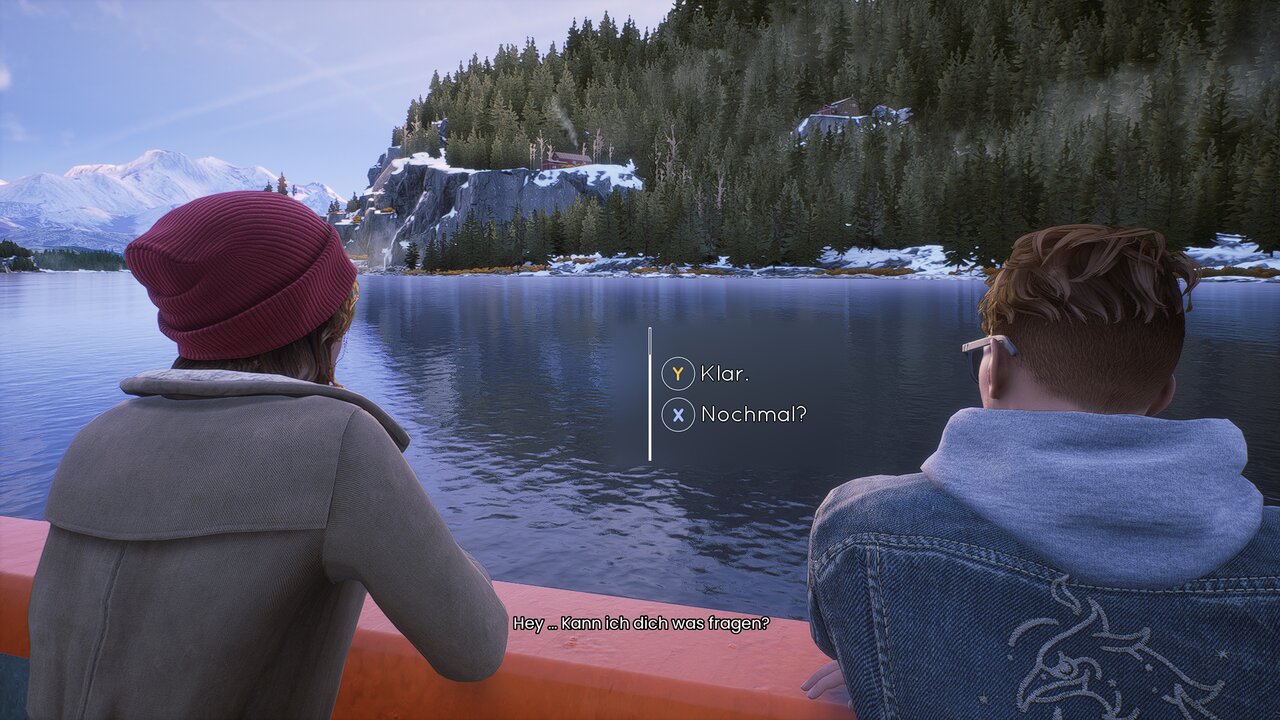
Task: Choose the "Klar." dialogue reply
Action: coord(723,374)
